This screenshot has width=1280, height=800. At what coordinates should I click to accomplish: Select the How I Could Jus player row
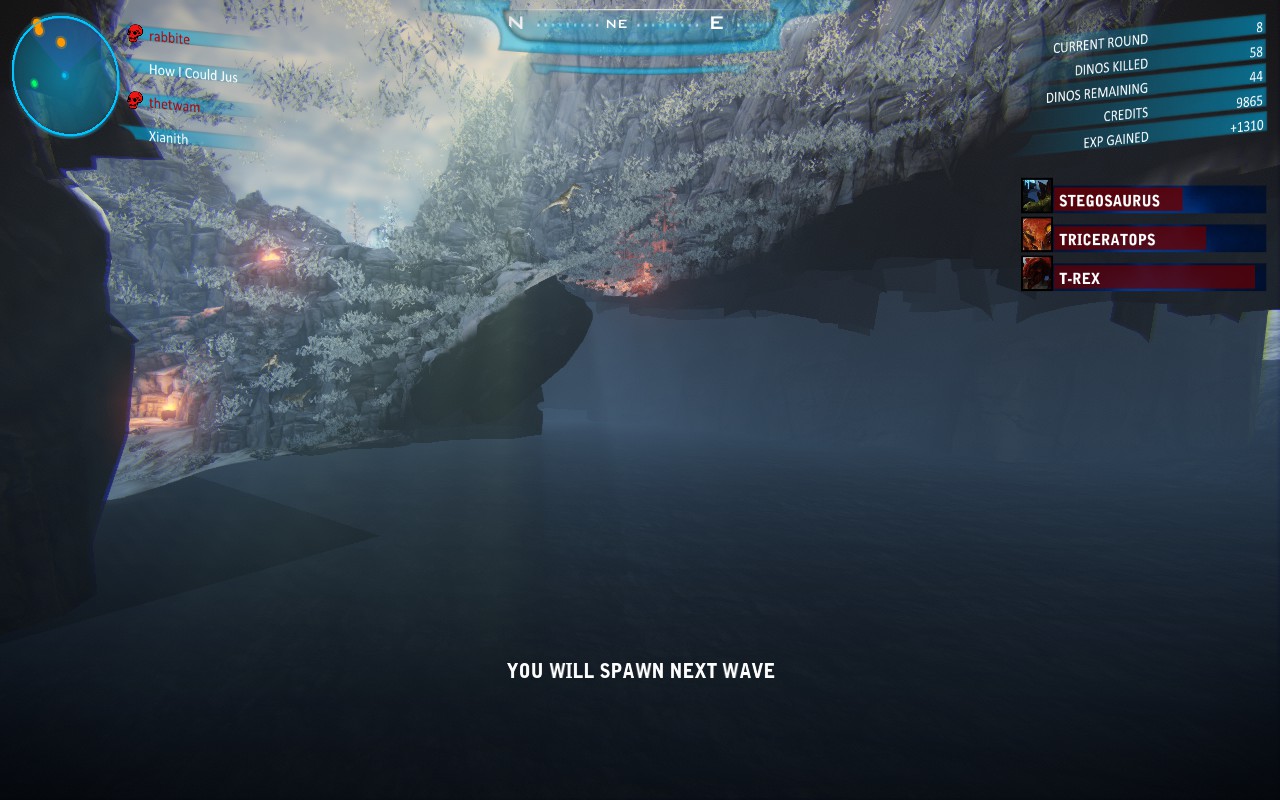(x=193, y=73)
